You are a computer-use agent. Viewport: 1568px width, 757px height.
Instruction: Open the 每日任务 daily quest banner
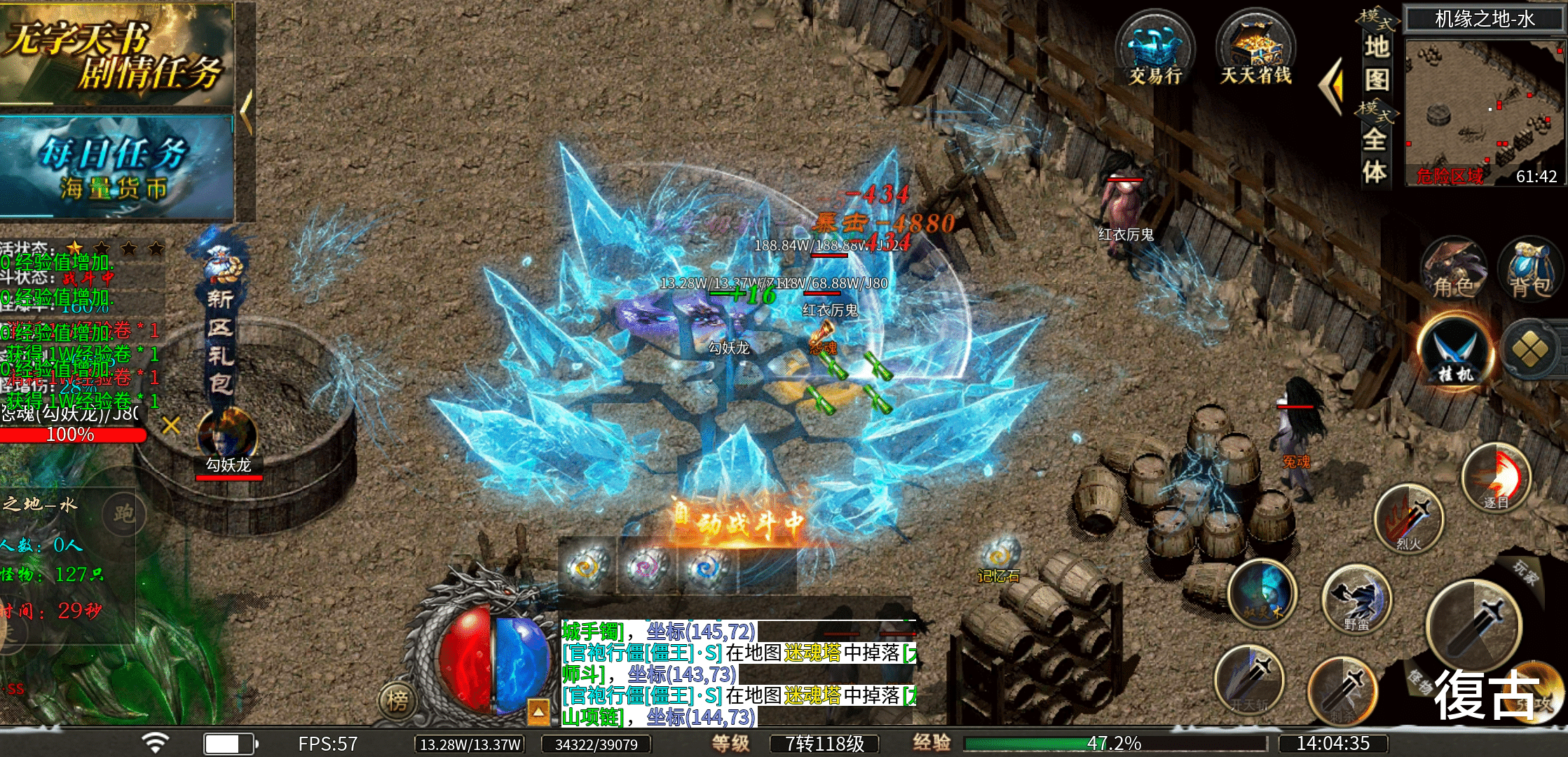[116, 167]
